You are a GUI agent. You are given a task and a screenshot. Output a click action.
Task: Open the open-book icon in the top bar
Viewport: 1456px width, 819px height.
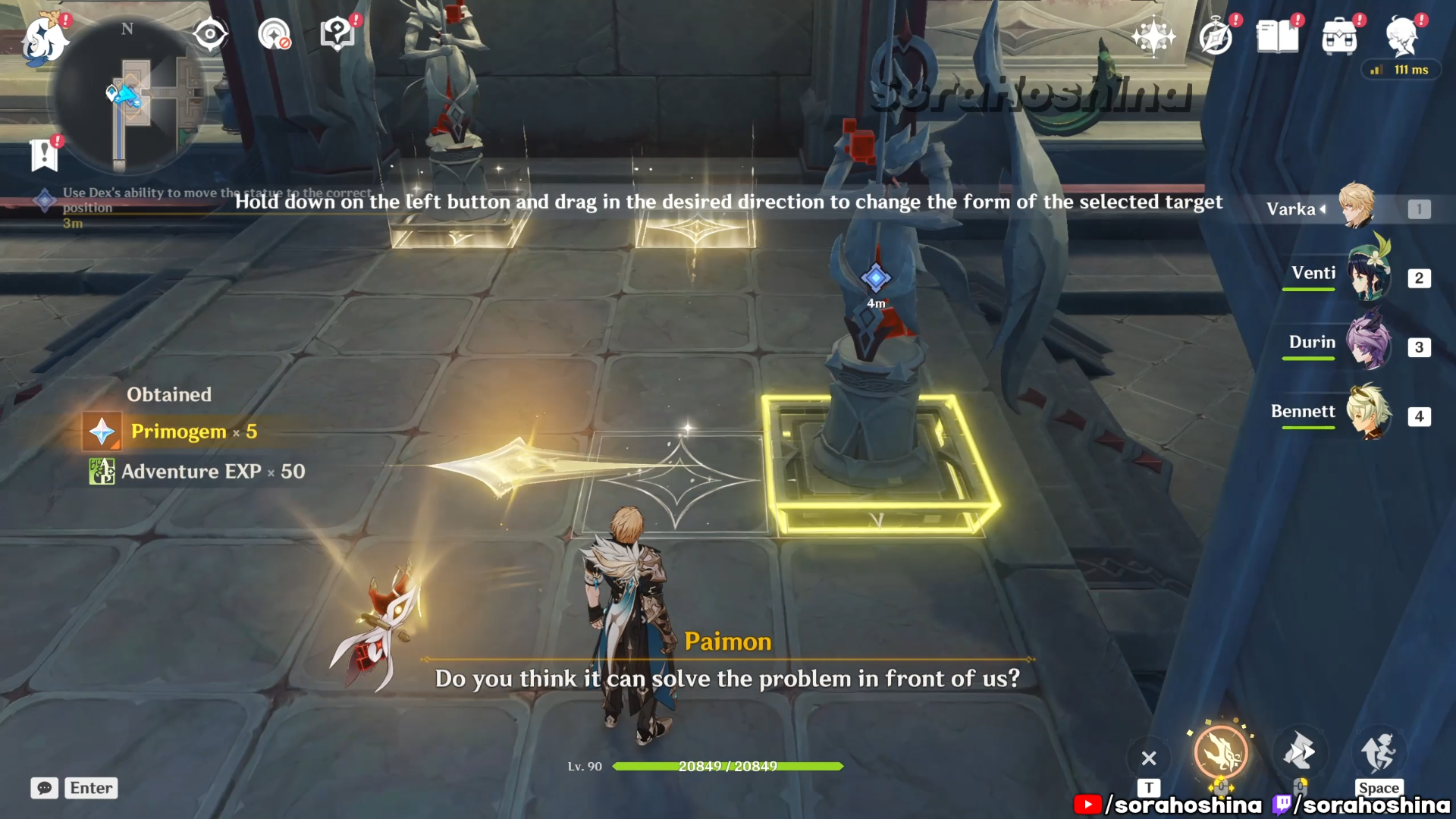coord(1278,36)
